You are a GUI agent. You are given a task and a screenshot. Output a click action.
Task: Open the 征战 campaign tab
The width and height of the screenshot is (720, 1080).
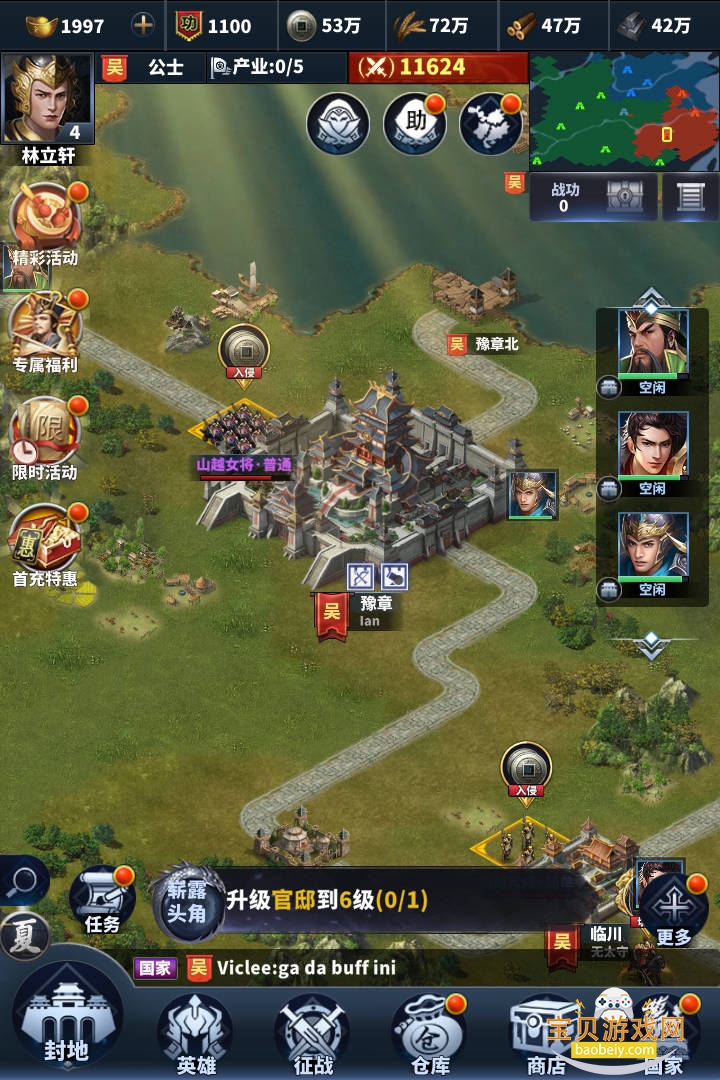coord(313,1032)
